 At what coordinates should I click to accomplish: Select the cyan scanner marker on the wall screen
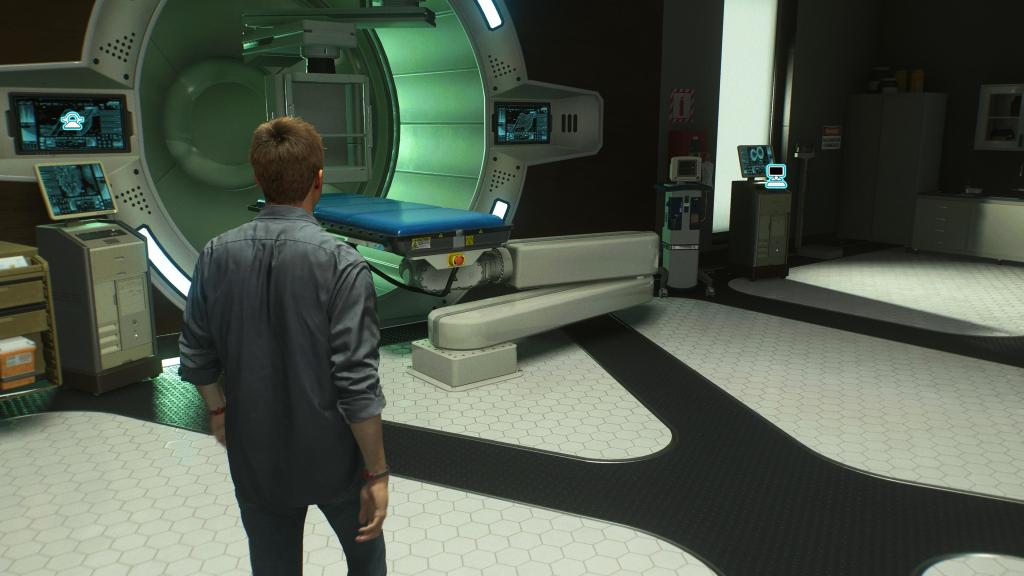click(x=72, y=121)
